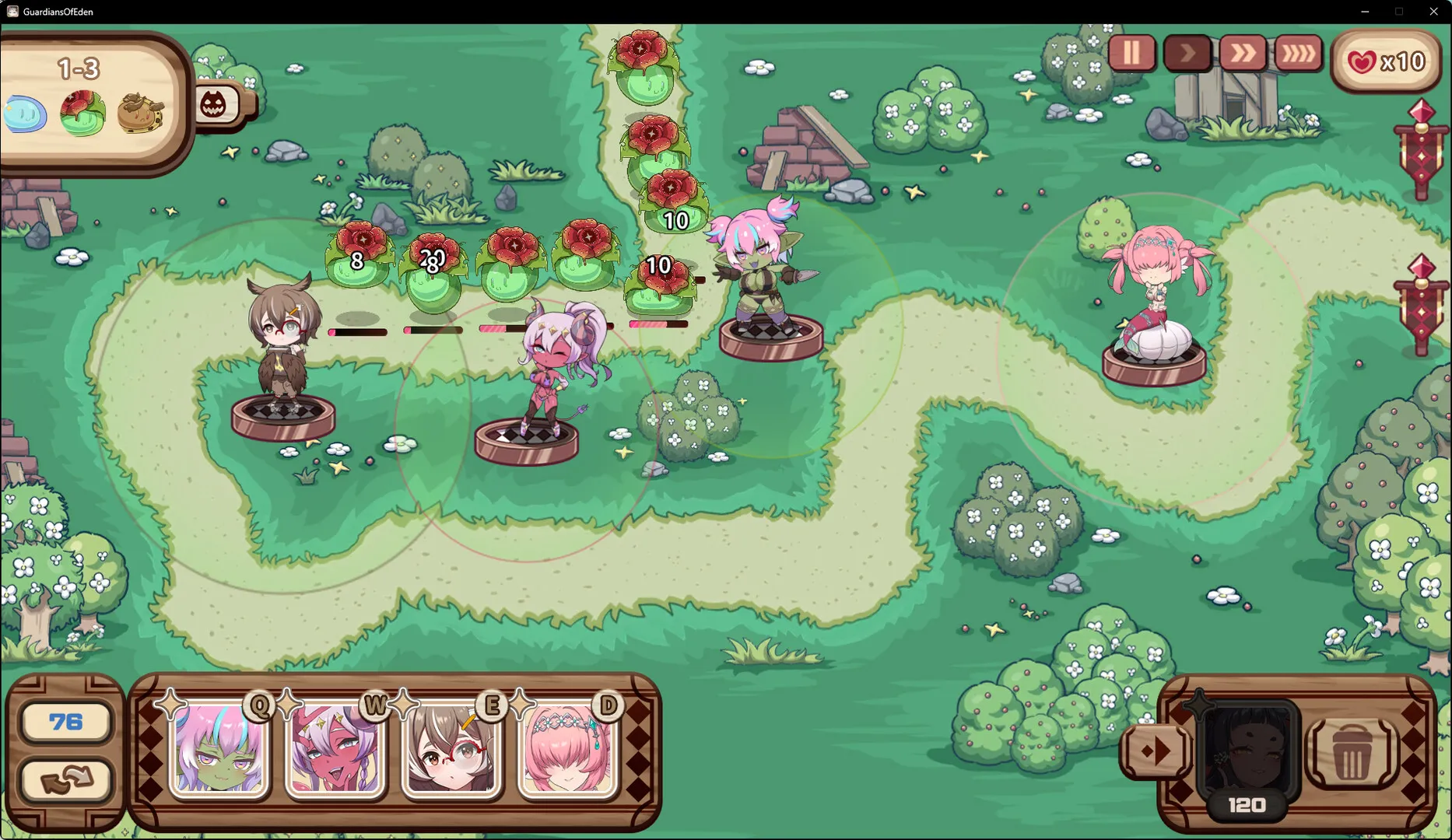Viewport: 1452px width, 840px height.
Task: Enable maximum 4x speed
Action: point(1296,53)
